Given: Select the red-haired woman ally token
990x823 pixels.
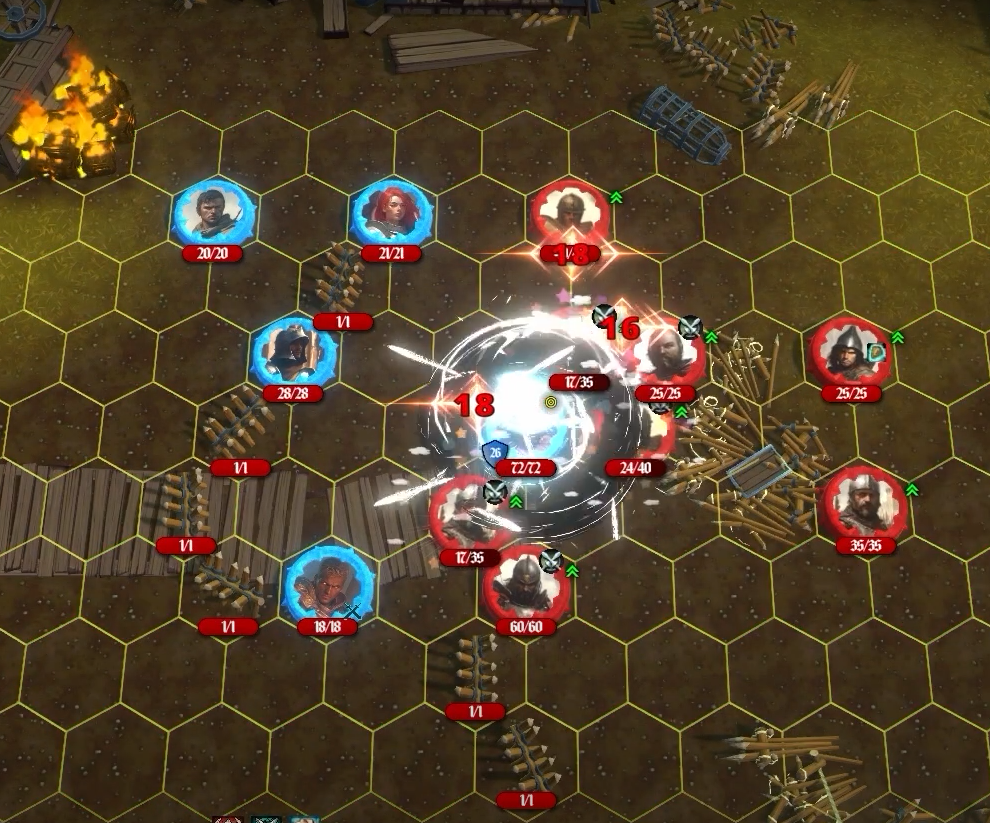Looking at the screenshot, I should pos(391,213).
